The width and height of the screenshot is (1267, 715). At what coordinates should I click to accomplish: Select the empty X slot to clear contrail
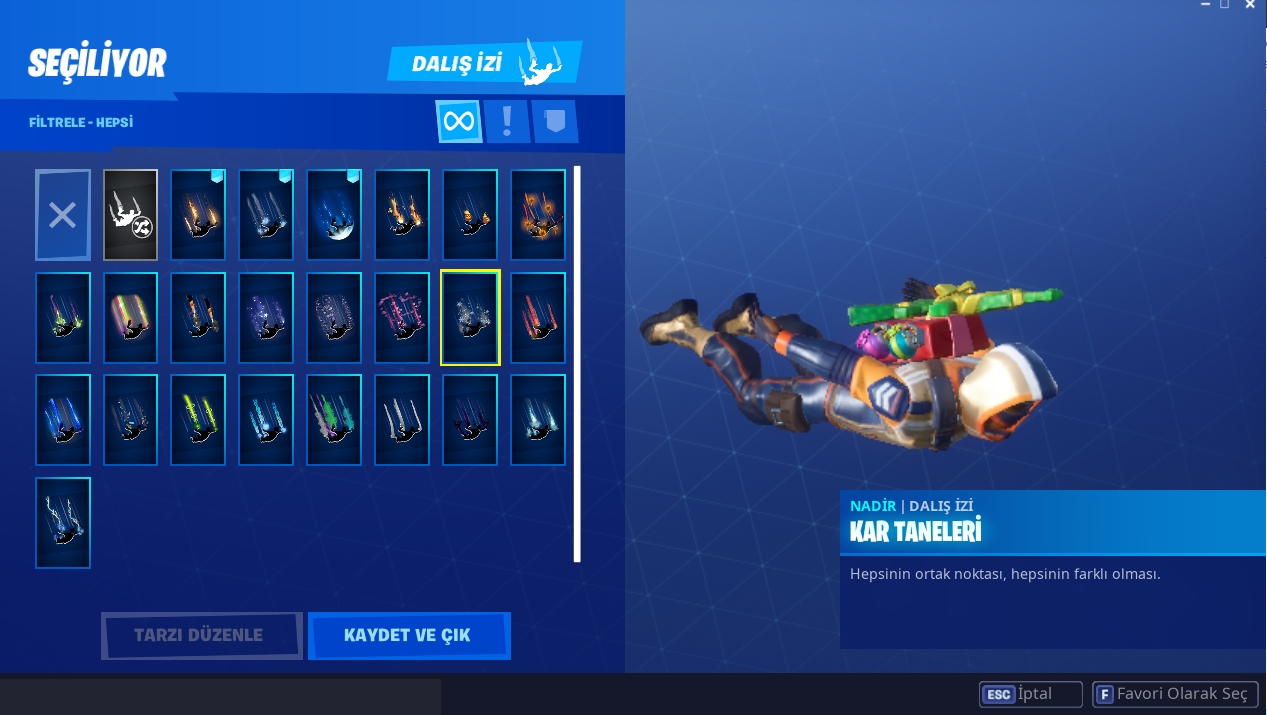62,215
